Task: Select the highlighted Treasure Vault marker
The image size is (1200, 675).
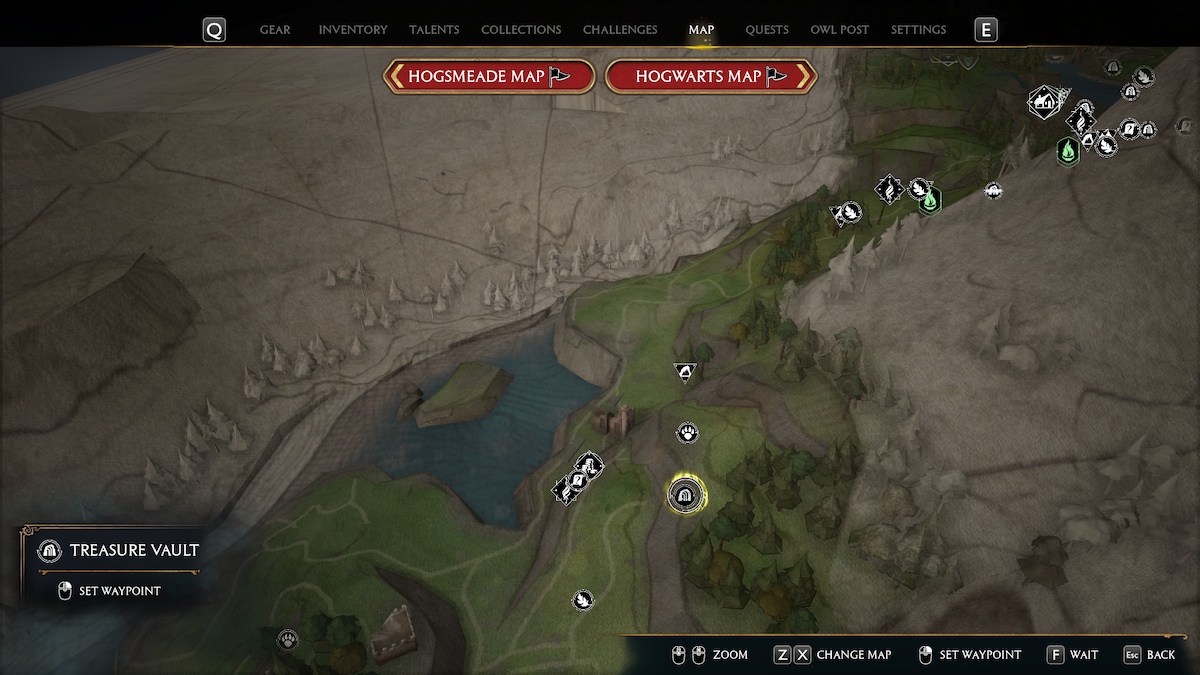Action: (x=686, y=494)
